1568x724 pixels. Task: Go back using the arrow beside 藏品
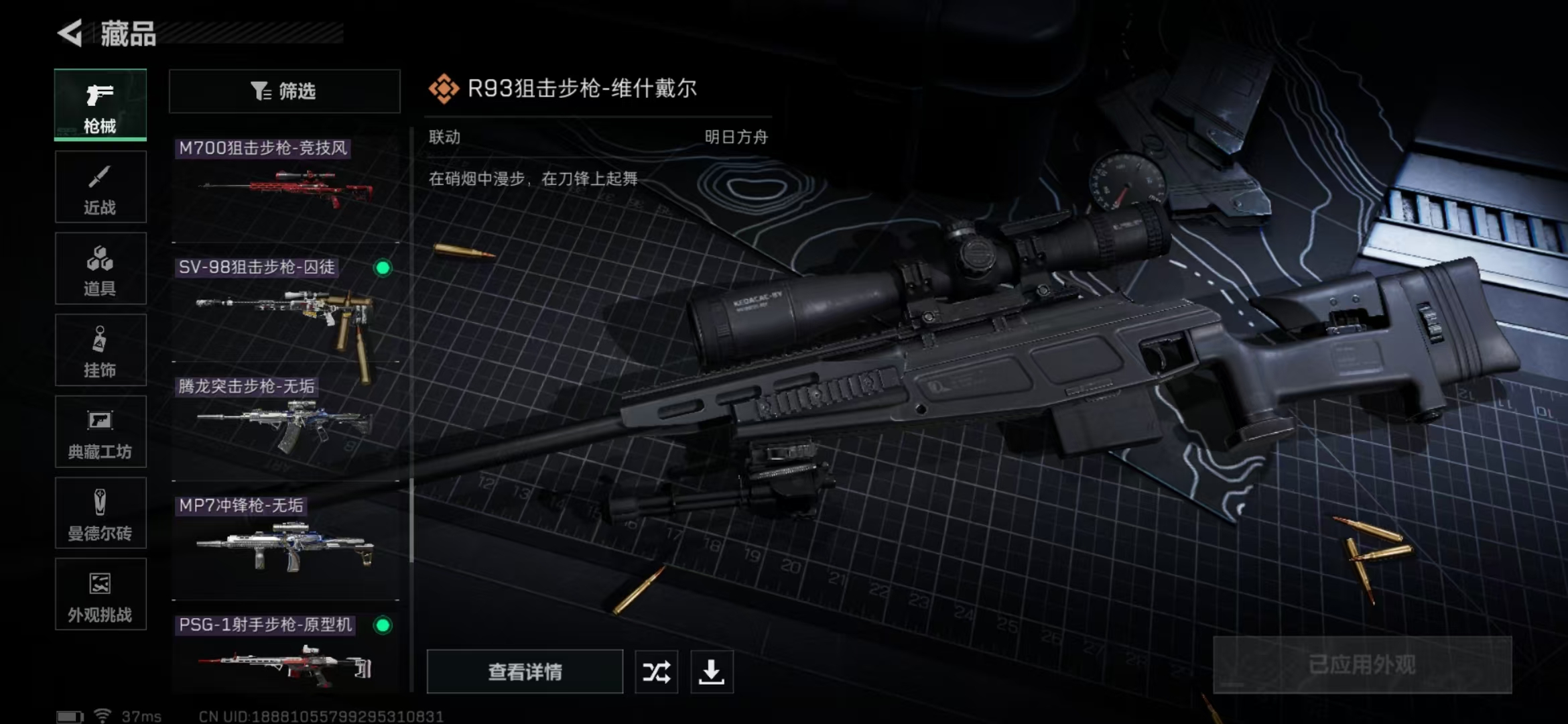[x=70, y=33]
